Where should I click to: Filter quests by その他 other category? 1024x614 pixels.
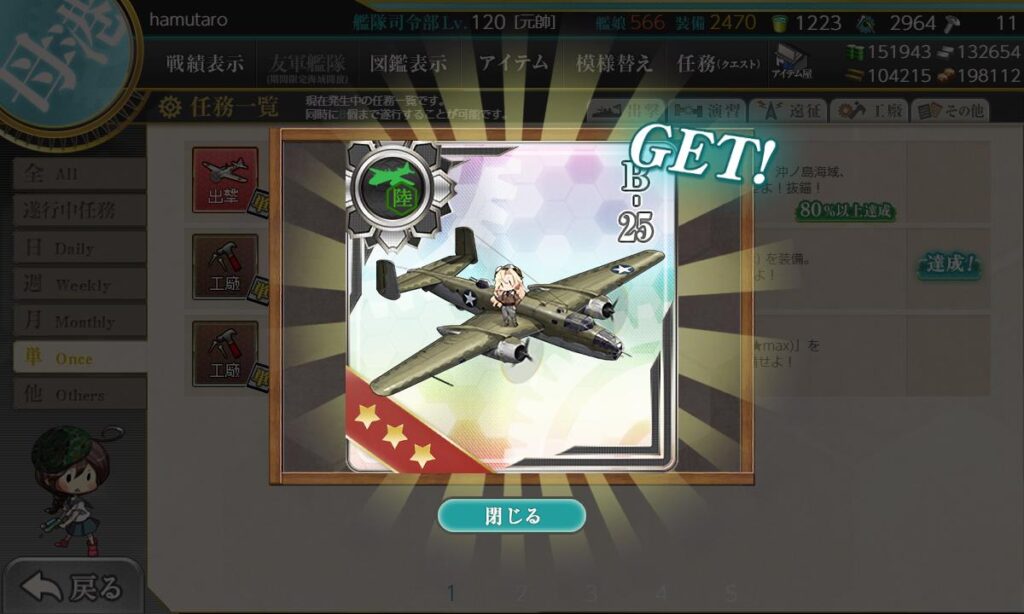[x=949, y=111]
